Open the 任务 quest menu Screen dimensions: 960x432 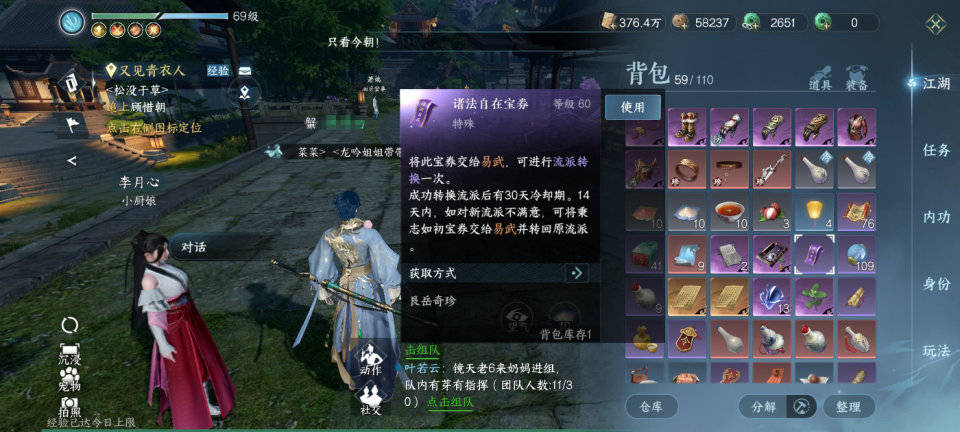pyautogui.click(x=936, y=150)
